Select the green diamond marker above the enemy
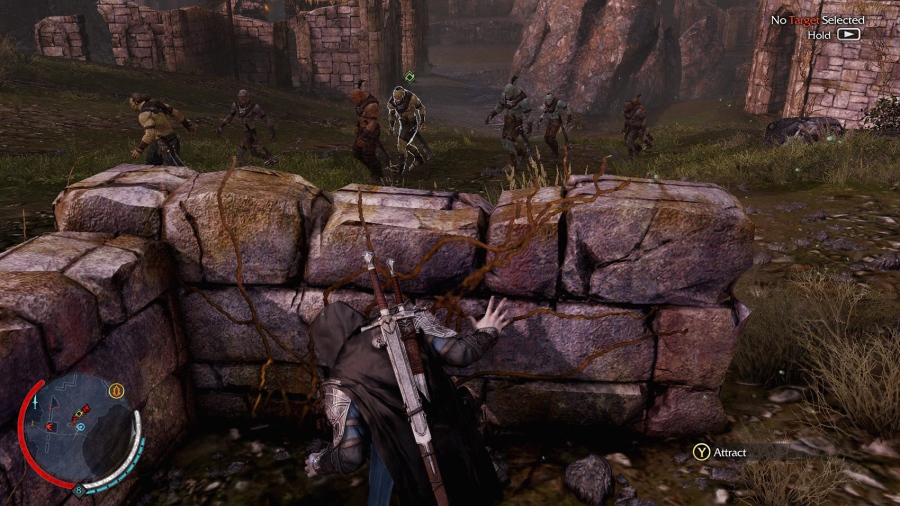The image size is (900, 506). click(409, 77)
